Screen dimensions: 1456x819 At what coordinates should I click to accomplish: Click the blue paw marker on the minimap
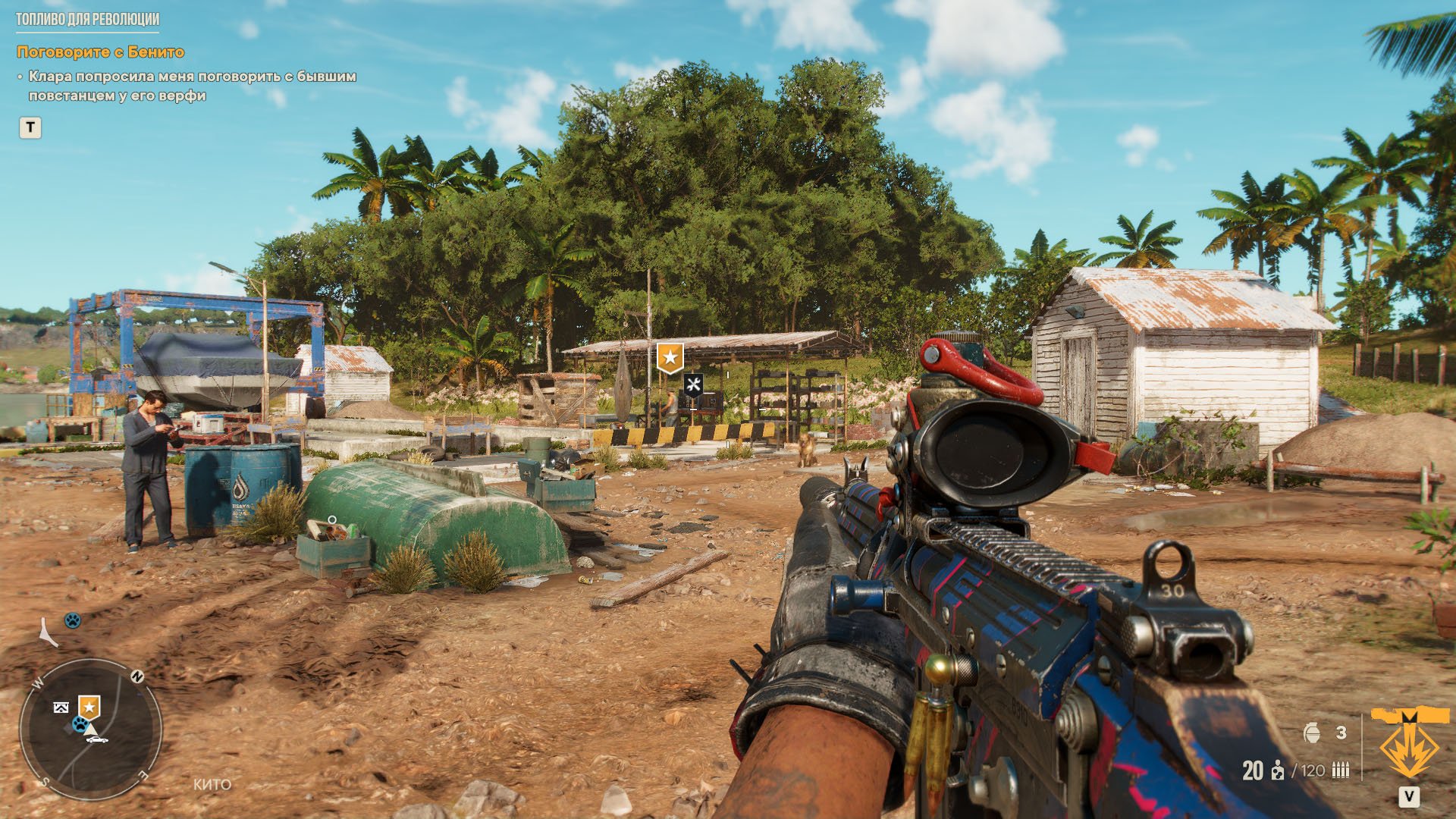(x=79, y=724)
